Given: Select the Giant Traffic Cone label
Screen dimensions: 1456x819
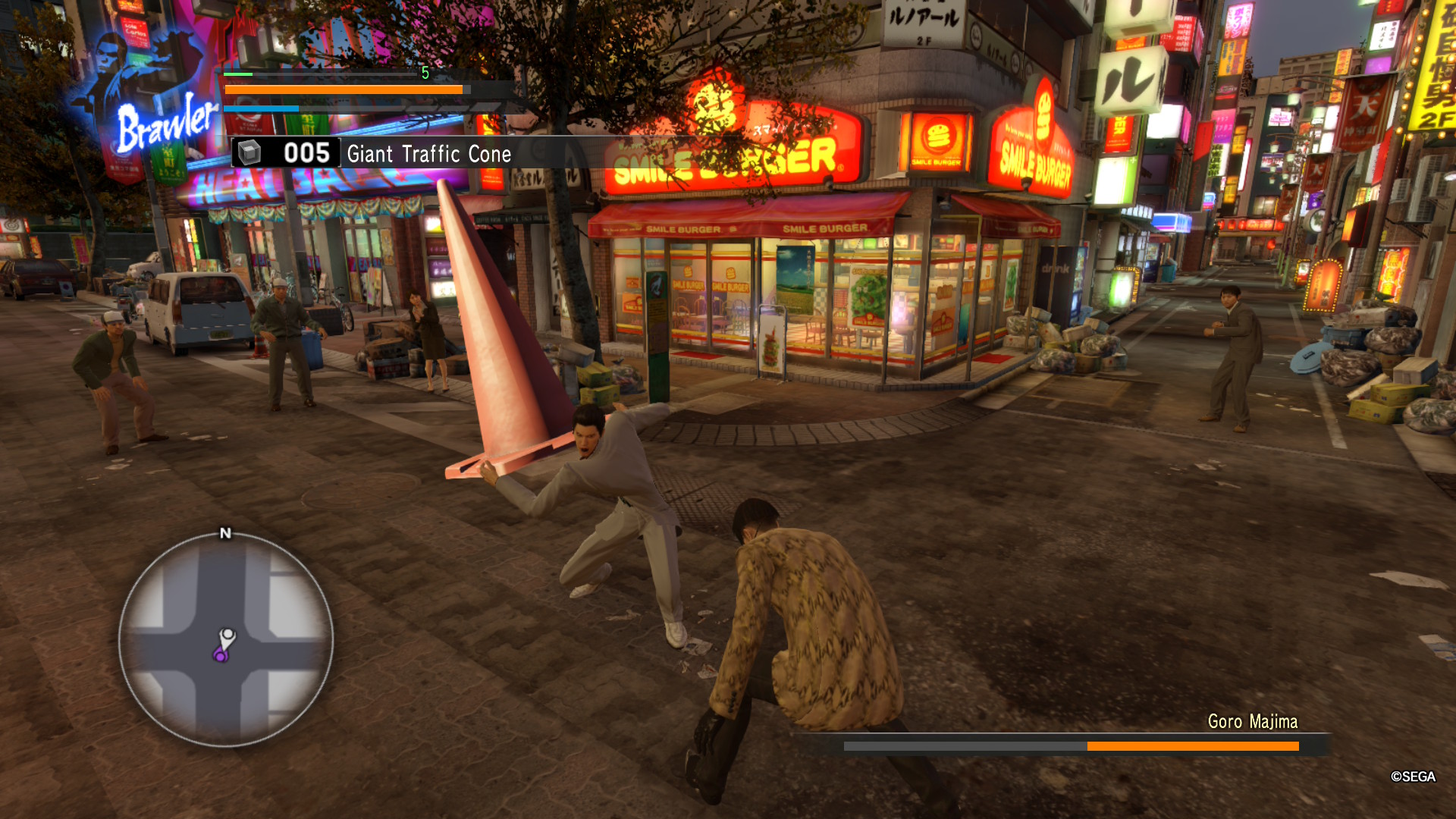Looking at the screenshot, I should [428, 155].
